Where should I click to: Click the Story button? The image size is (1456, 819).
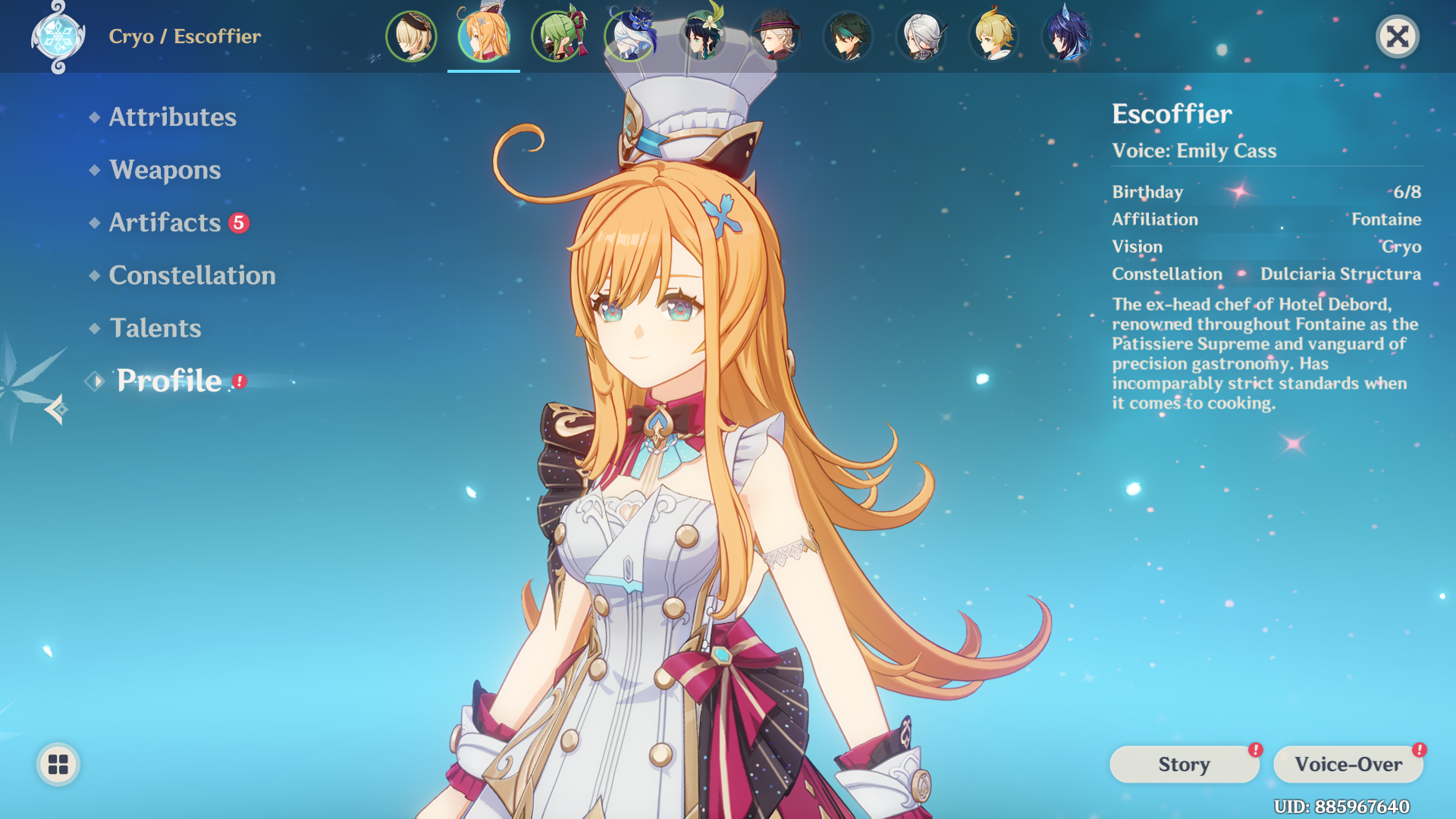(x=1184, y=764)
